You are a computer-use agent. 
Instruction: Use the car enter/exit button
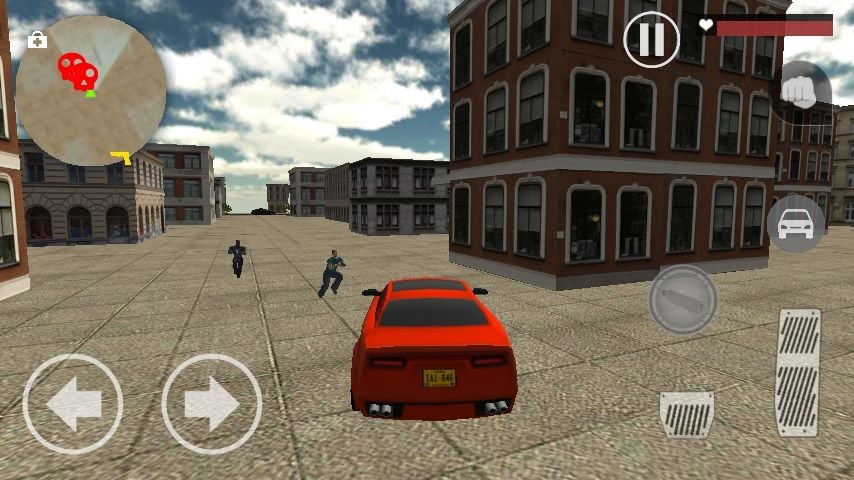tap(795, 223)
